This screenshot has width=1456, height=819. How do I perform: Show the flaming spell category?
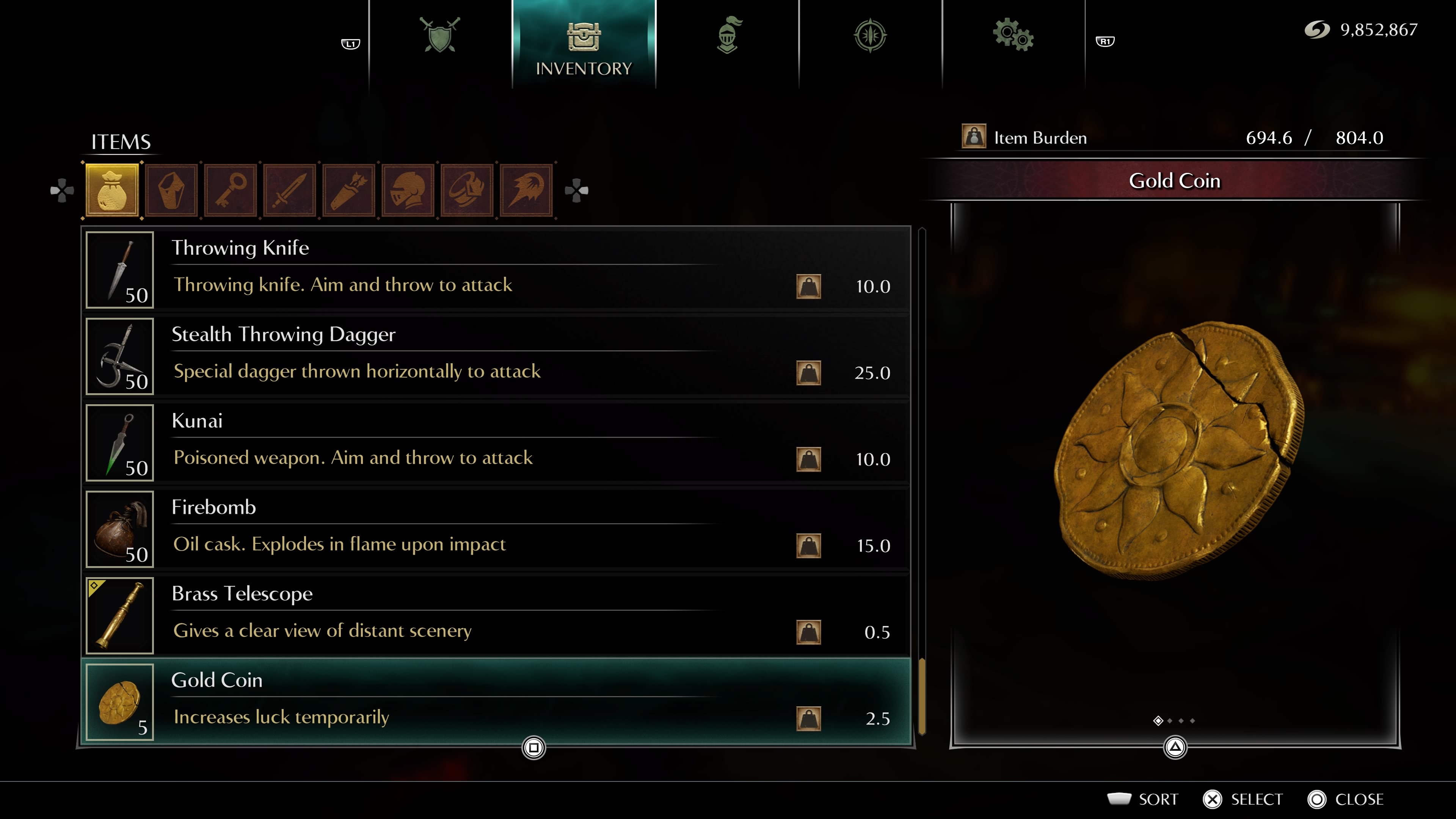click(x=526, y=190)
